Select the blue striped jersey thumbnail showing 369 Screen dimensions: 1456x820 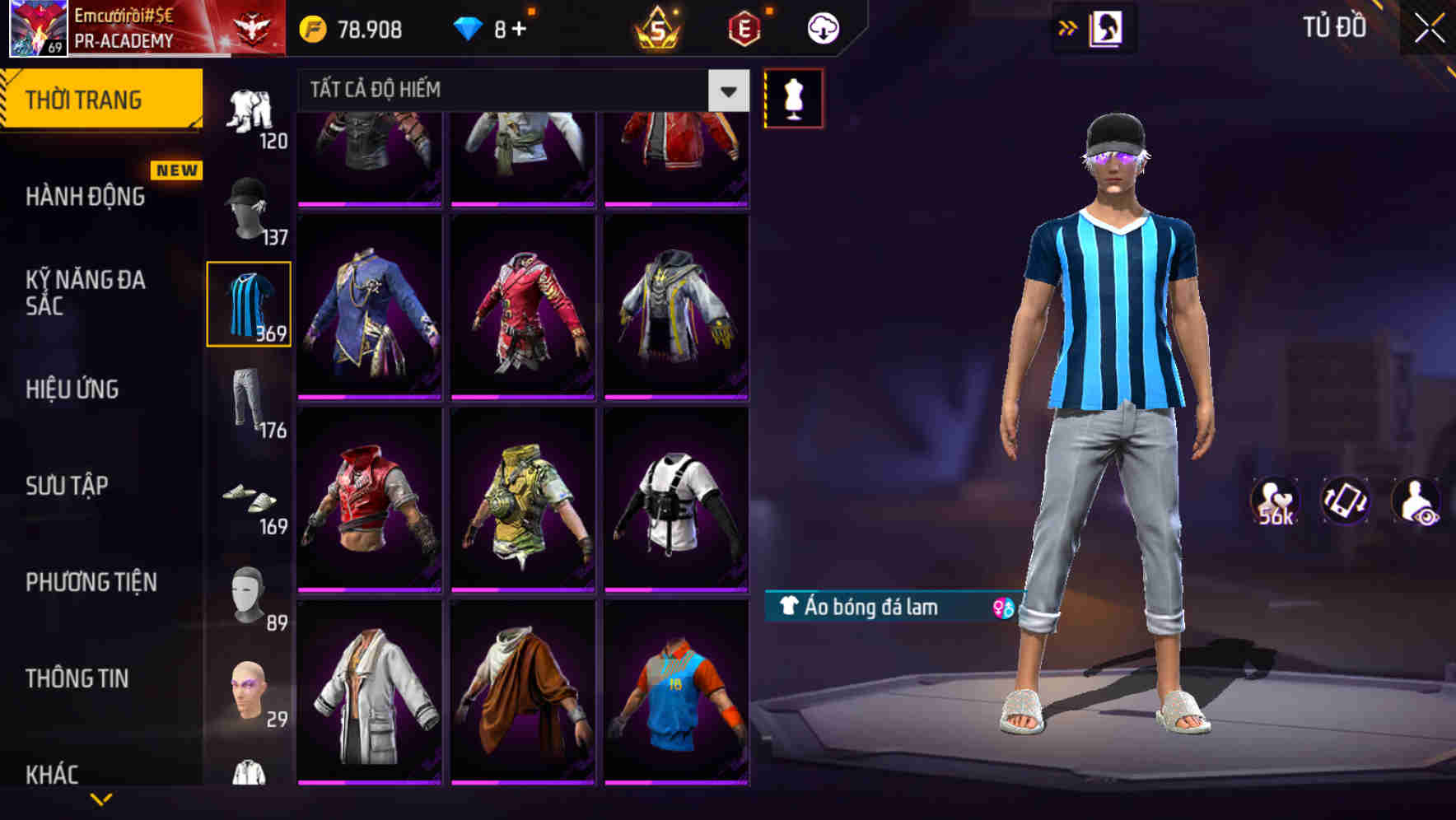249,303
